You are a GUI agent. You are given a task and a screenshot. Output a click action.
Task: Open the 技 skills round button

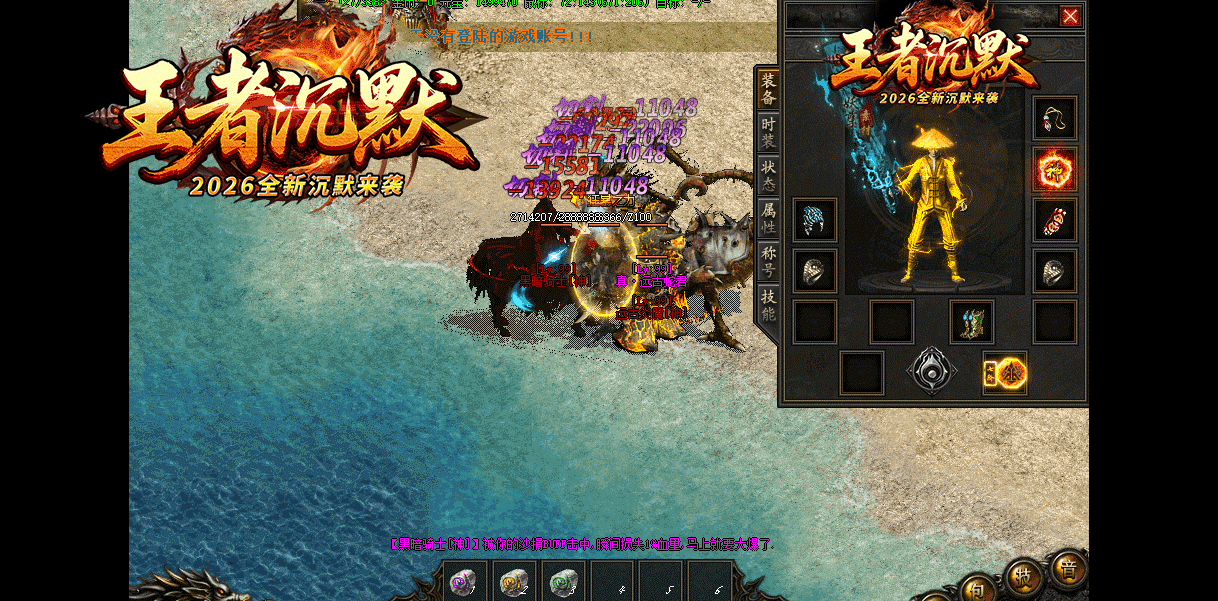point(1022,576)
